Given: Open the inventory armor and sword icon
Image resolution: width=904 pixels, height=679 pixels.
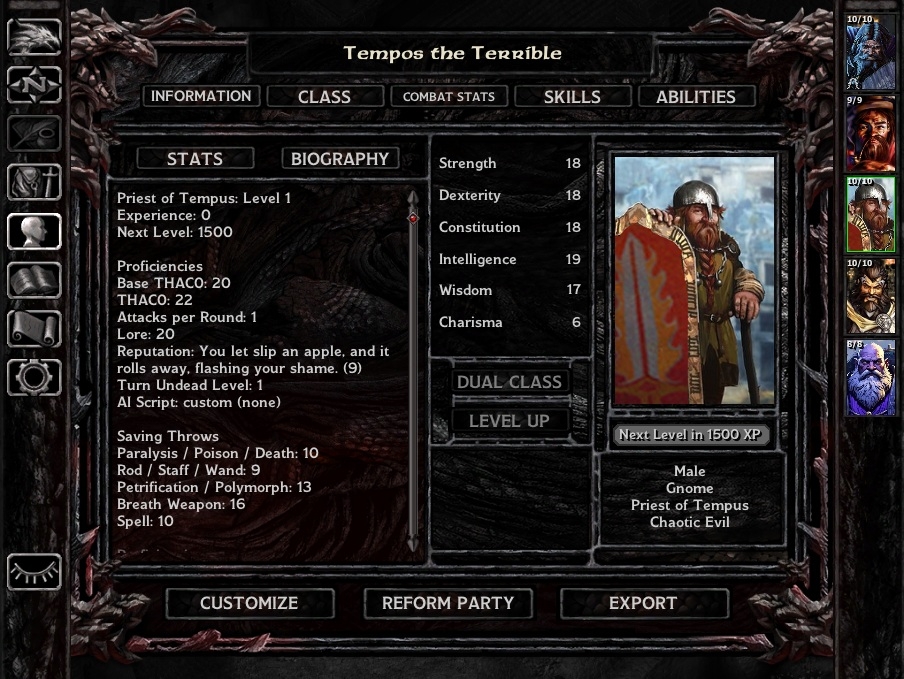Looking at the screenshot, I should 34,182.
